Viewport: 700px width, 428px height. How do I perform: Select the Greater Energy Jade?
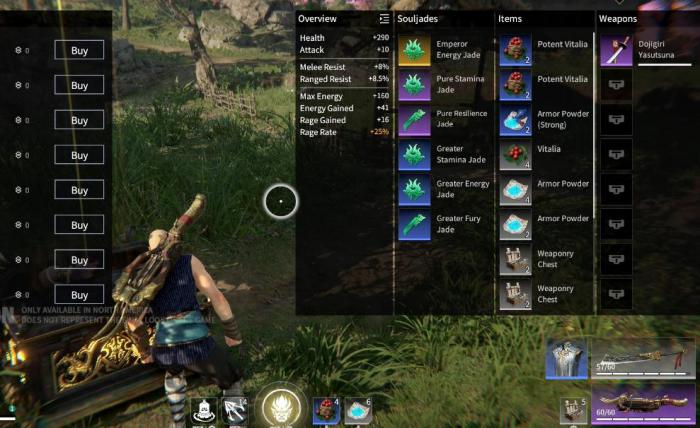pos(415,190)
